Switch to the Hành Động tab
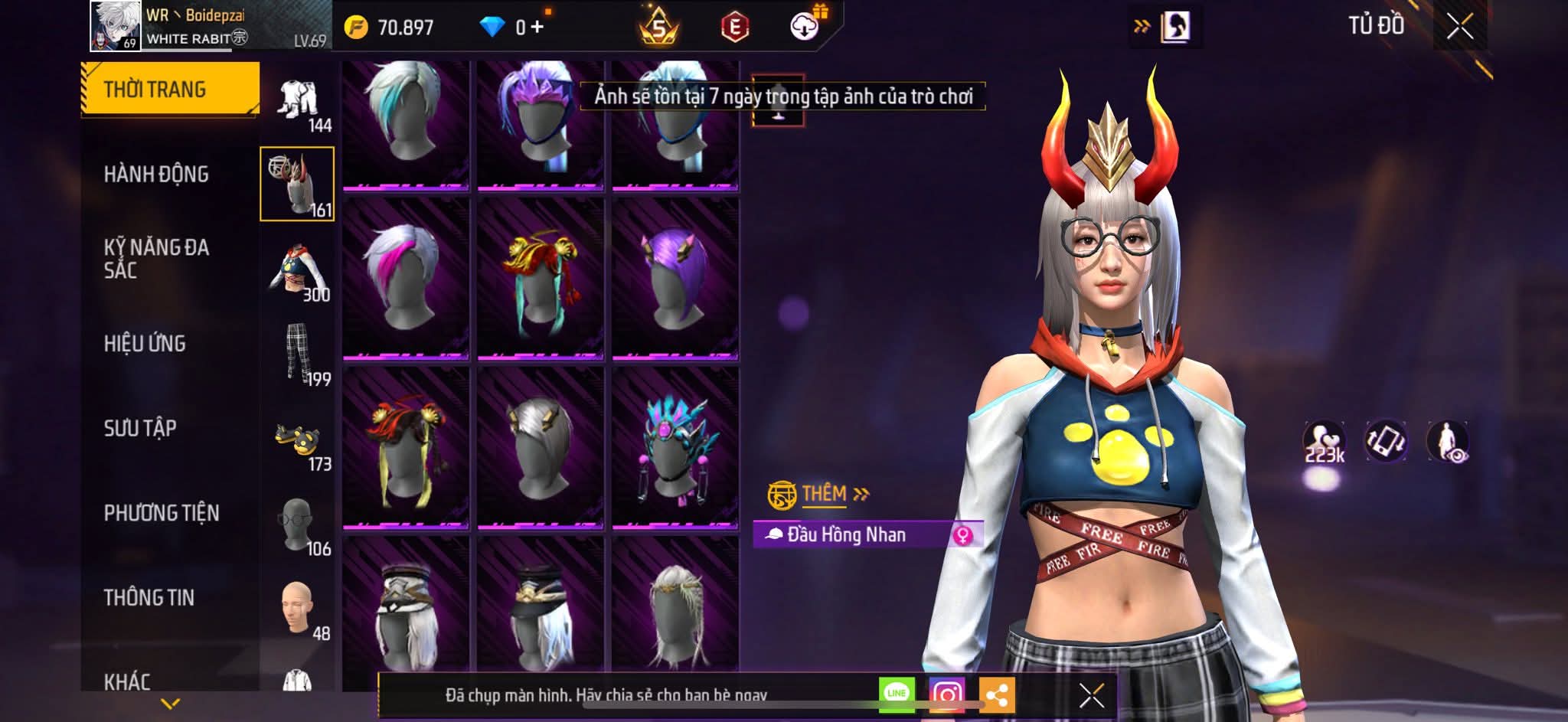The height and width of the screenshot is (722, 1568). click(x=156, y=175)
